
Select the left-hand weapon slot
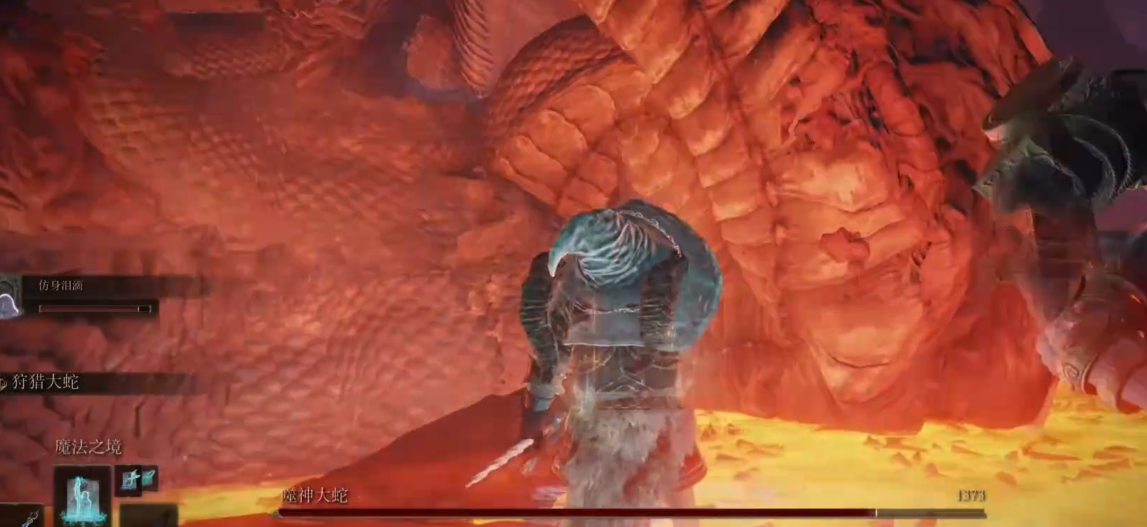pyautogui.click(x=22, y=515)
